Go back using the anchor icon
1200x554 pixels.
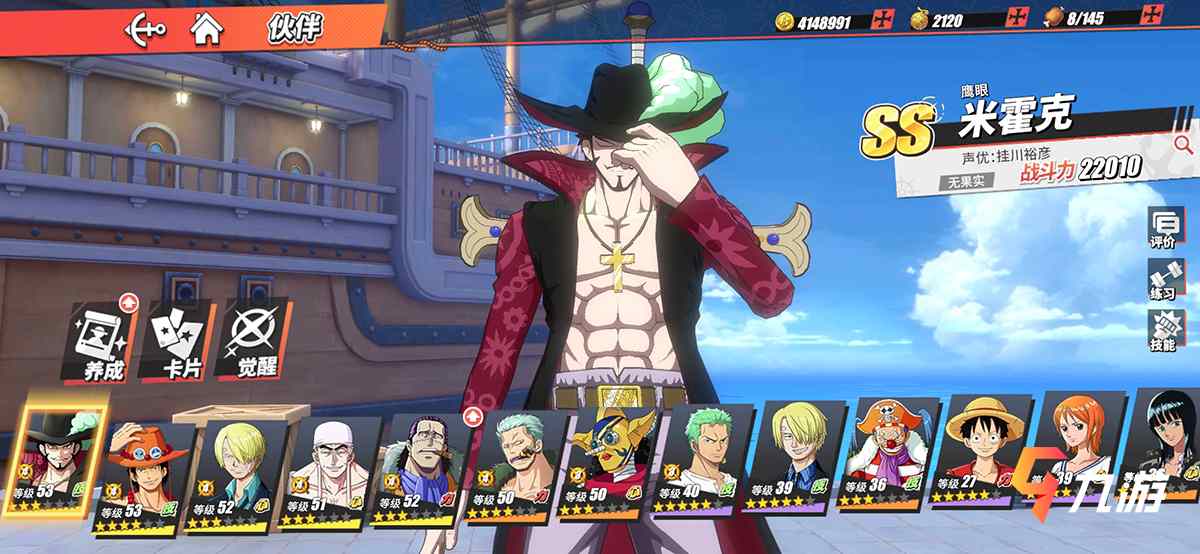145,29
